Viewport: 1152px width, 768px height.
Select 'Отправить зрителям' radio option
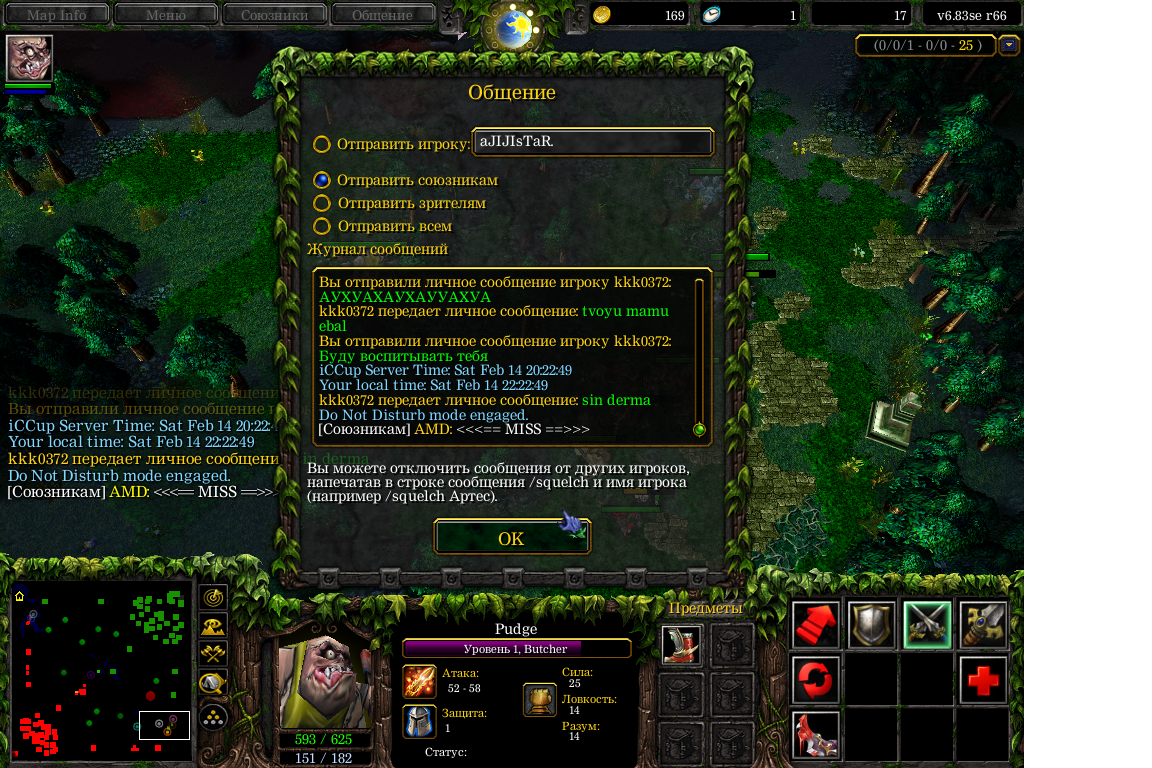(322, 203)
